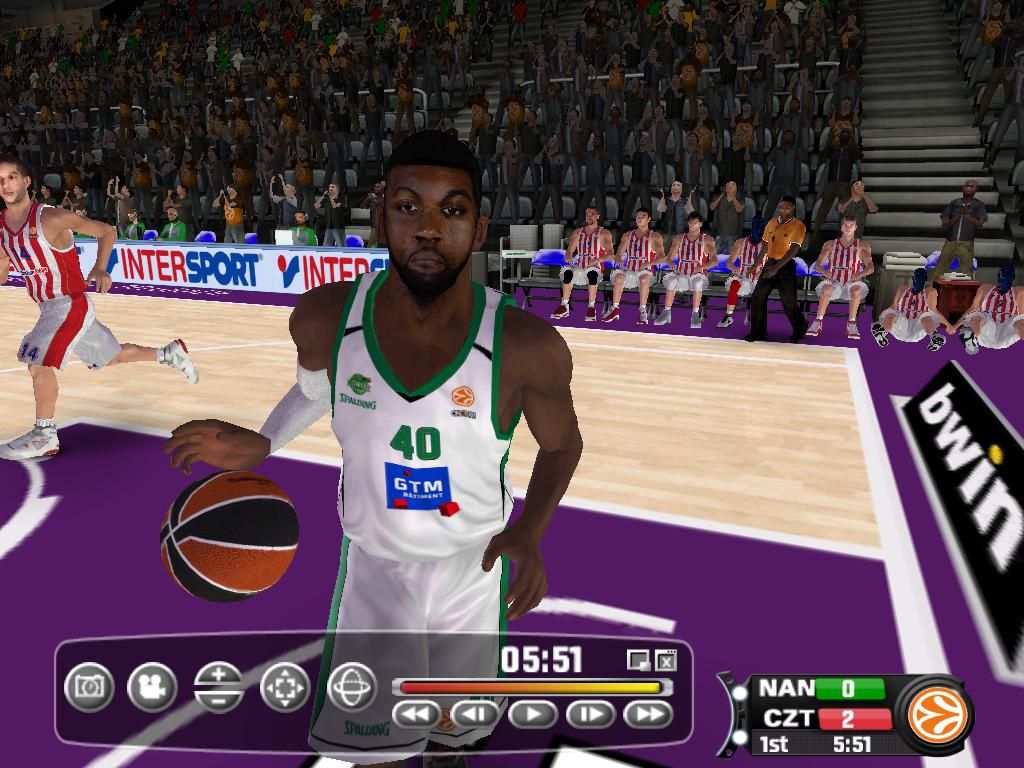Activate the camera orbit rotate control
The image size is (1024, 768).
point(352,687)
